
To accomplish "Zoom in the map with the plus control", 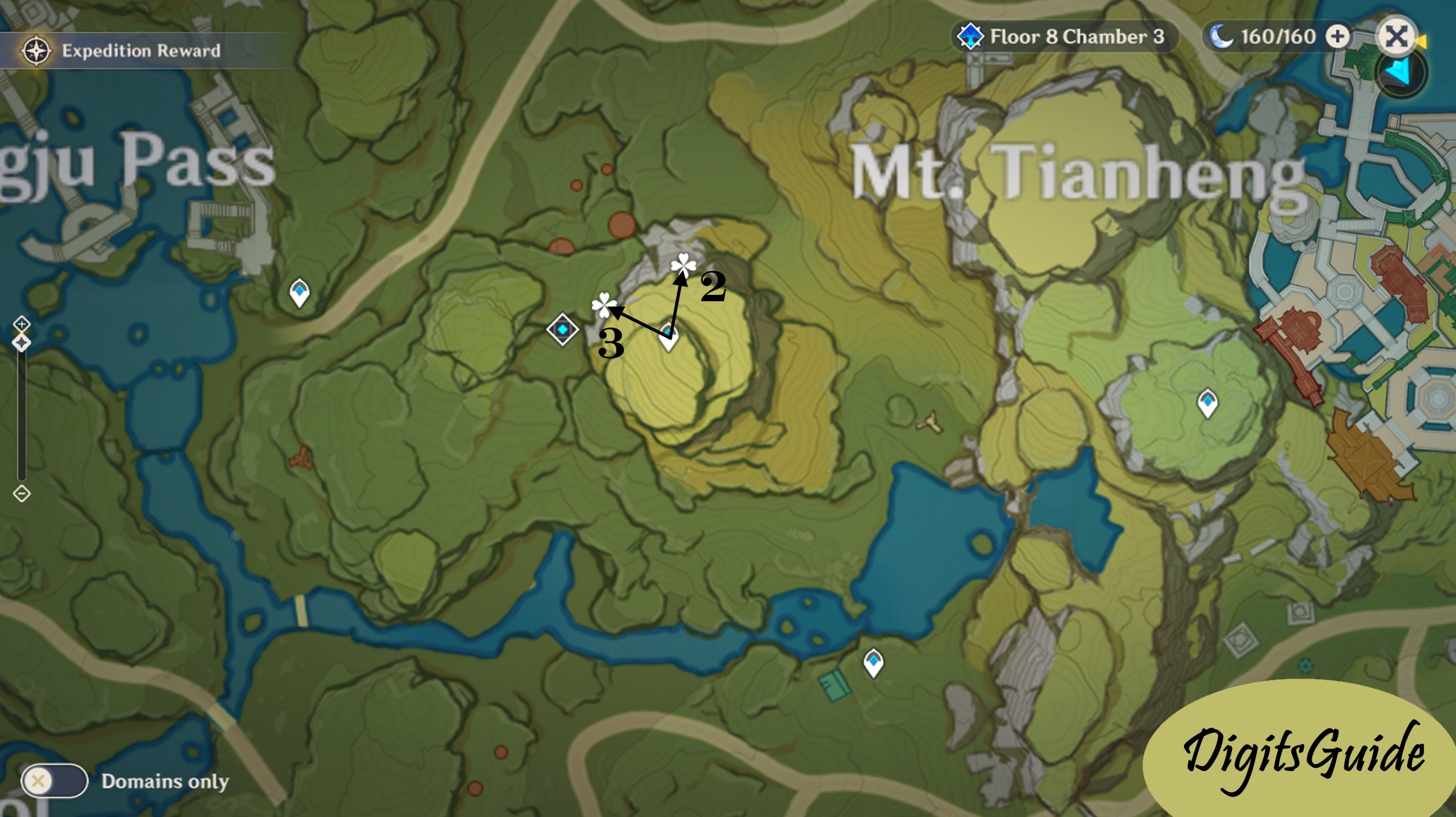I will [22, 324].
